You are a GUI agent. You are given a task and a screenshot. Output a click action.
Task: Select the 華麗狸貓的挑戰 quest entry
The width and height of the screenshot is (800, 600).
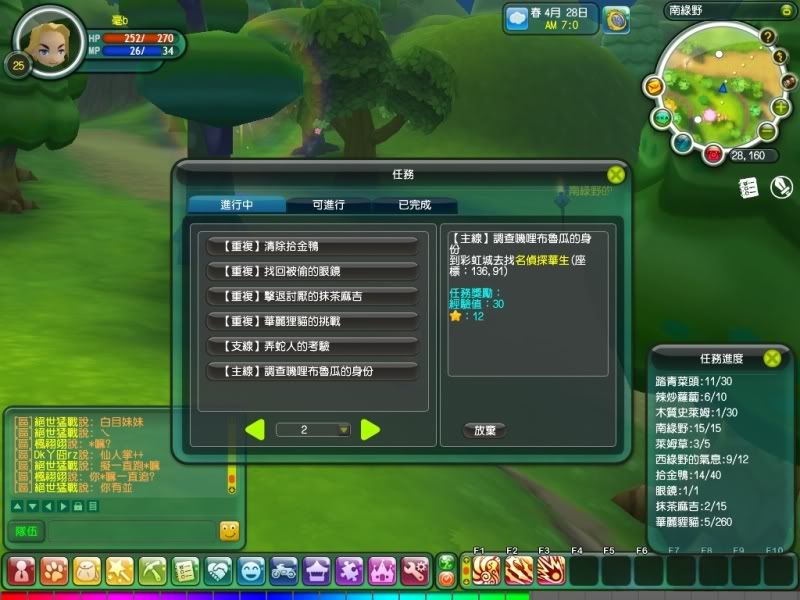[311, 320]
